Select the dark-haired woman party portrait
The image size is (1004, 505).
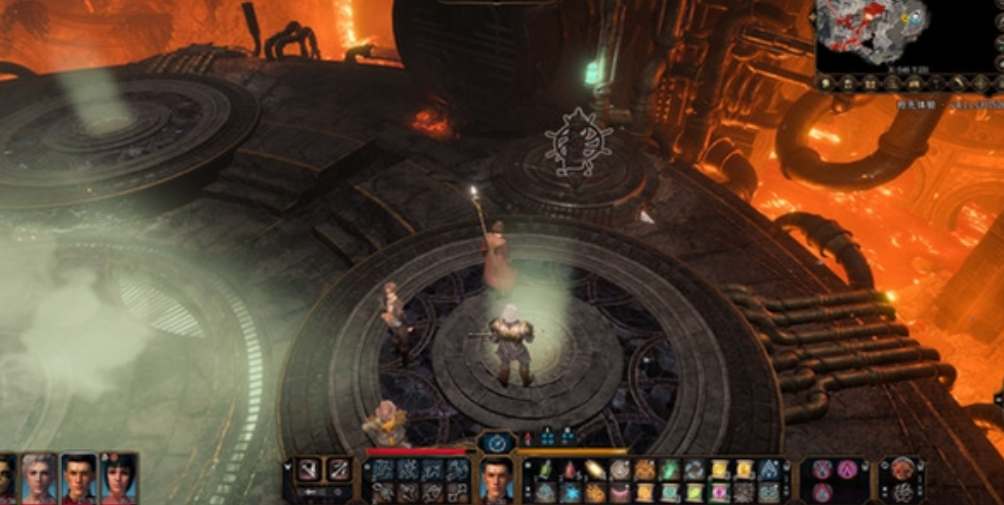[118, 479]
